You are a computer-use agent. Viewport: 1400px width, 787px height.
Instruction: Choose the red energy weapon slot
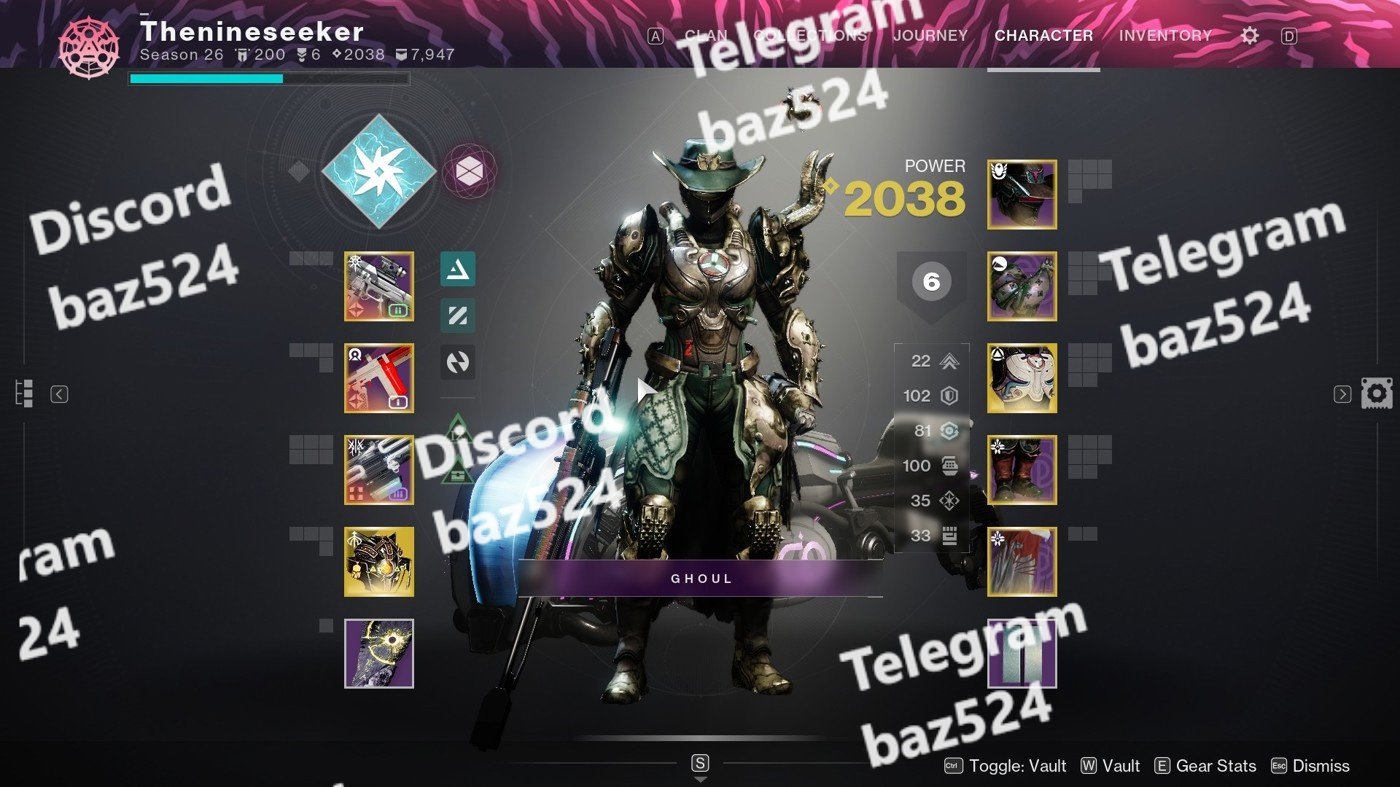click(x=379, y=378)
